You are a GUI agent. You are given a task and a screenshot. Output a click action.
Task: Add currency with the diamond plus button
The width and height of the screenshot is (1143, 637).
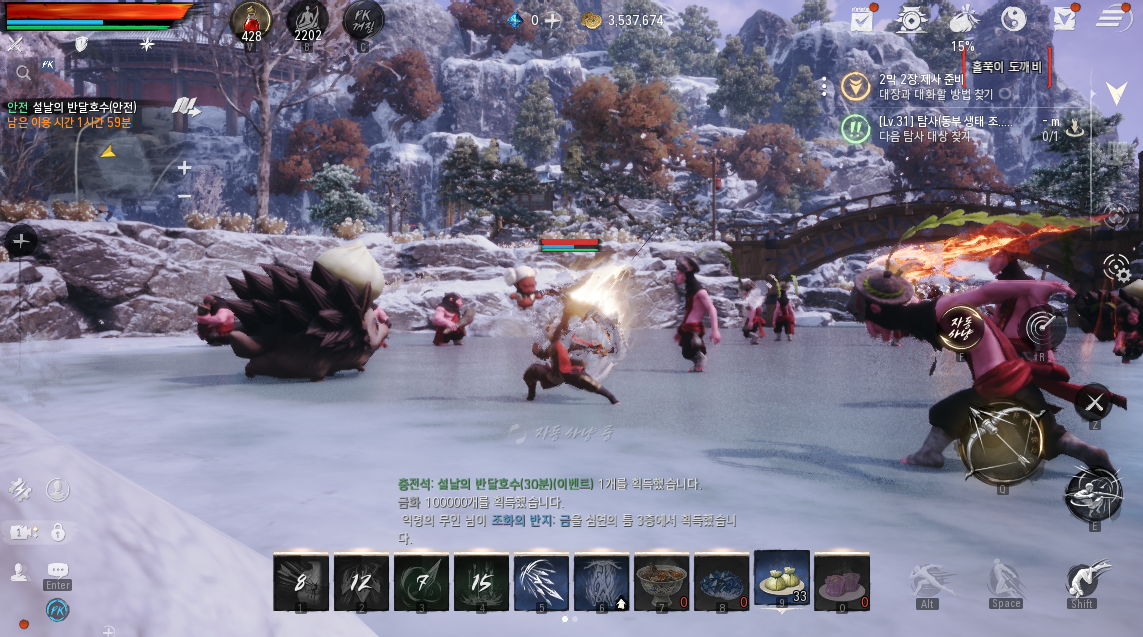point(552,20)
